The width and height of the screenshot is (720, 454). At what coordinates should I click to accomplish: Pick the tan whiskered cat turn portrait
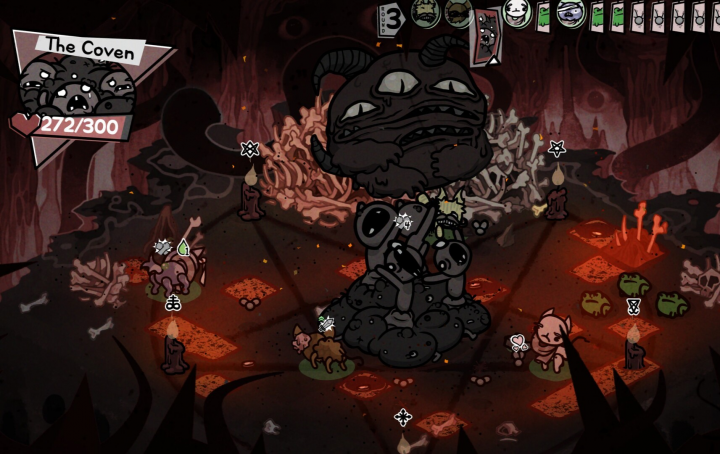tap(425, 12)
